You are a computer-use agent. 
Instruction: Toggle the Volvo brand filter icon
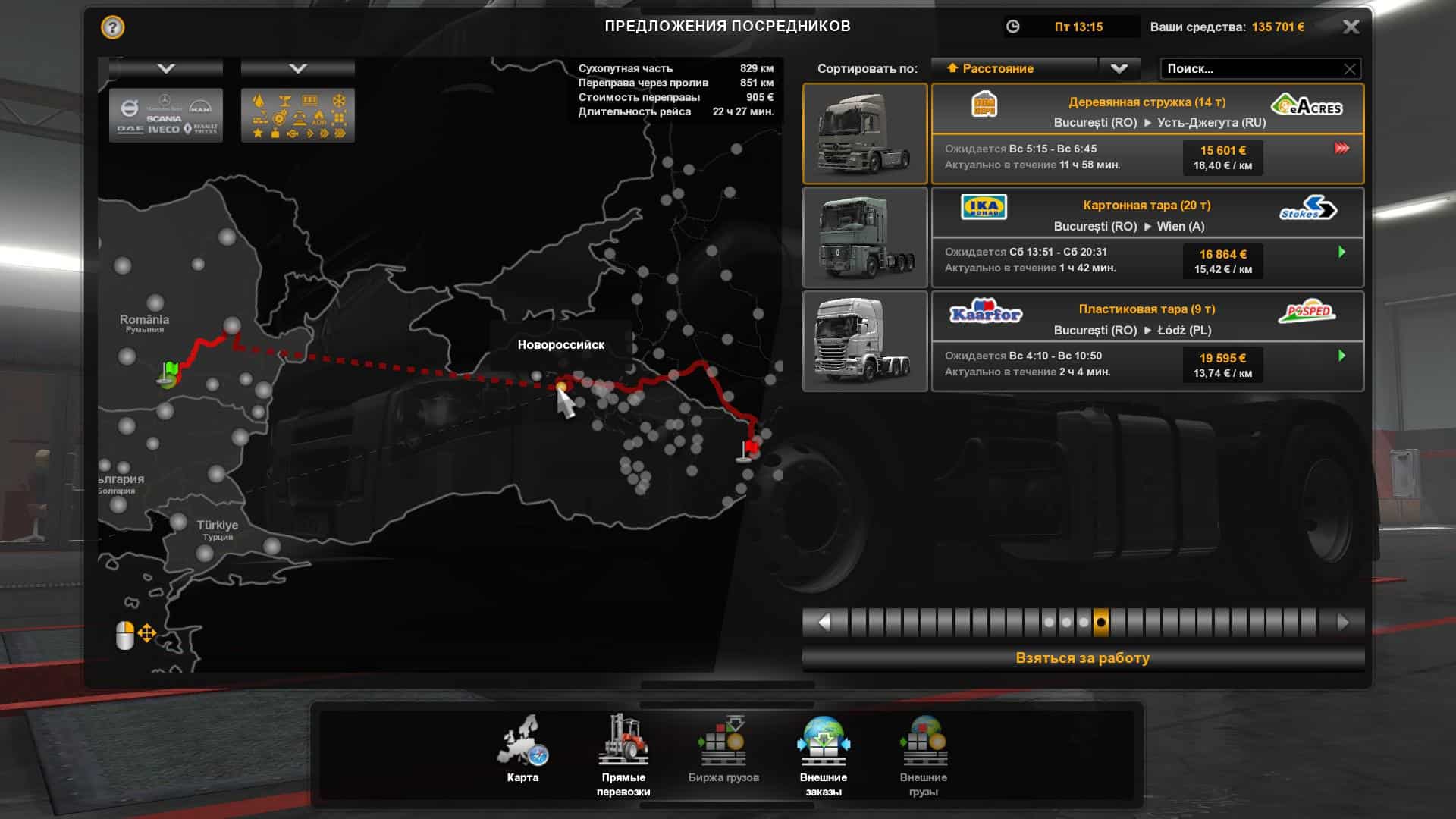tap(131, 106)
